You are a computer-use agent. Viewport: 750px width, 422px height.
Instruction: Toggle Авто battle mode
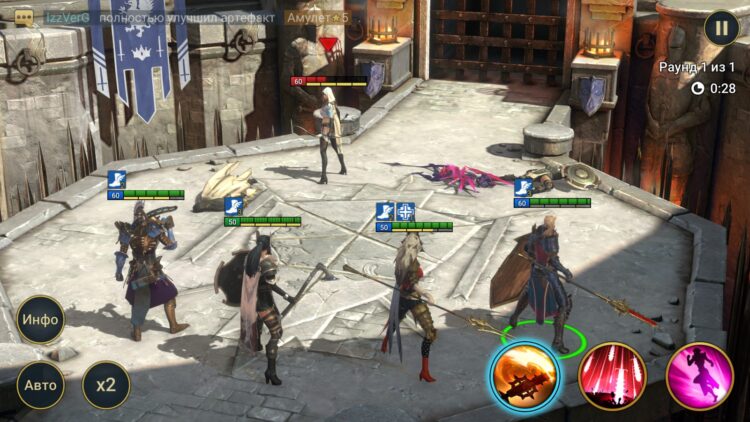tap(41, 385)
